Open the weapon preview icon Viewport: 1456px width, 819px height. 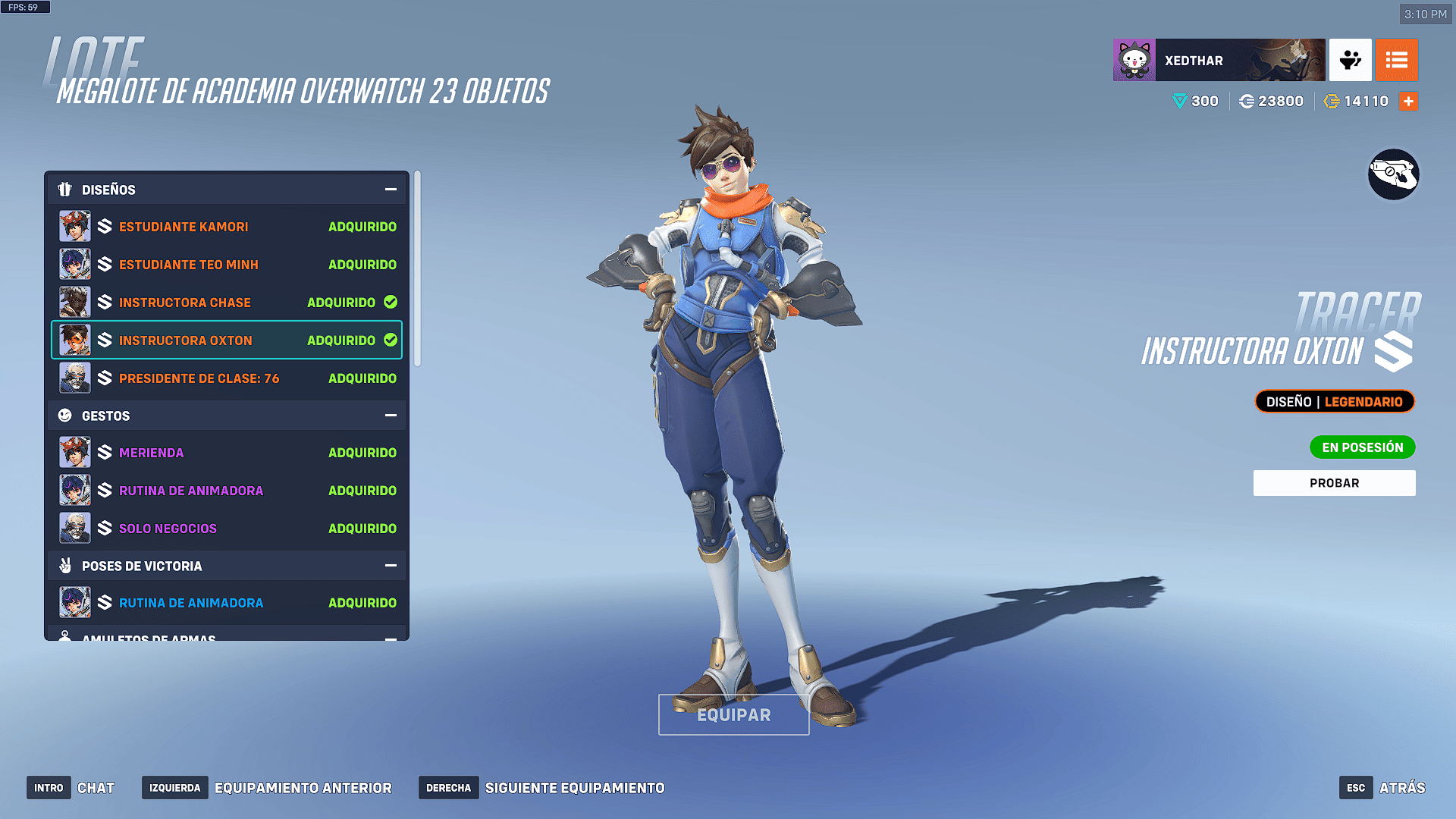pos(1393,174)
